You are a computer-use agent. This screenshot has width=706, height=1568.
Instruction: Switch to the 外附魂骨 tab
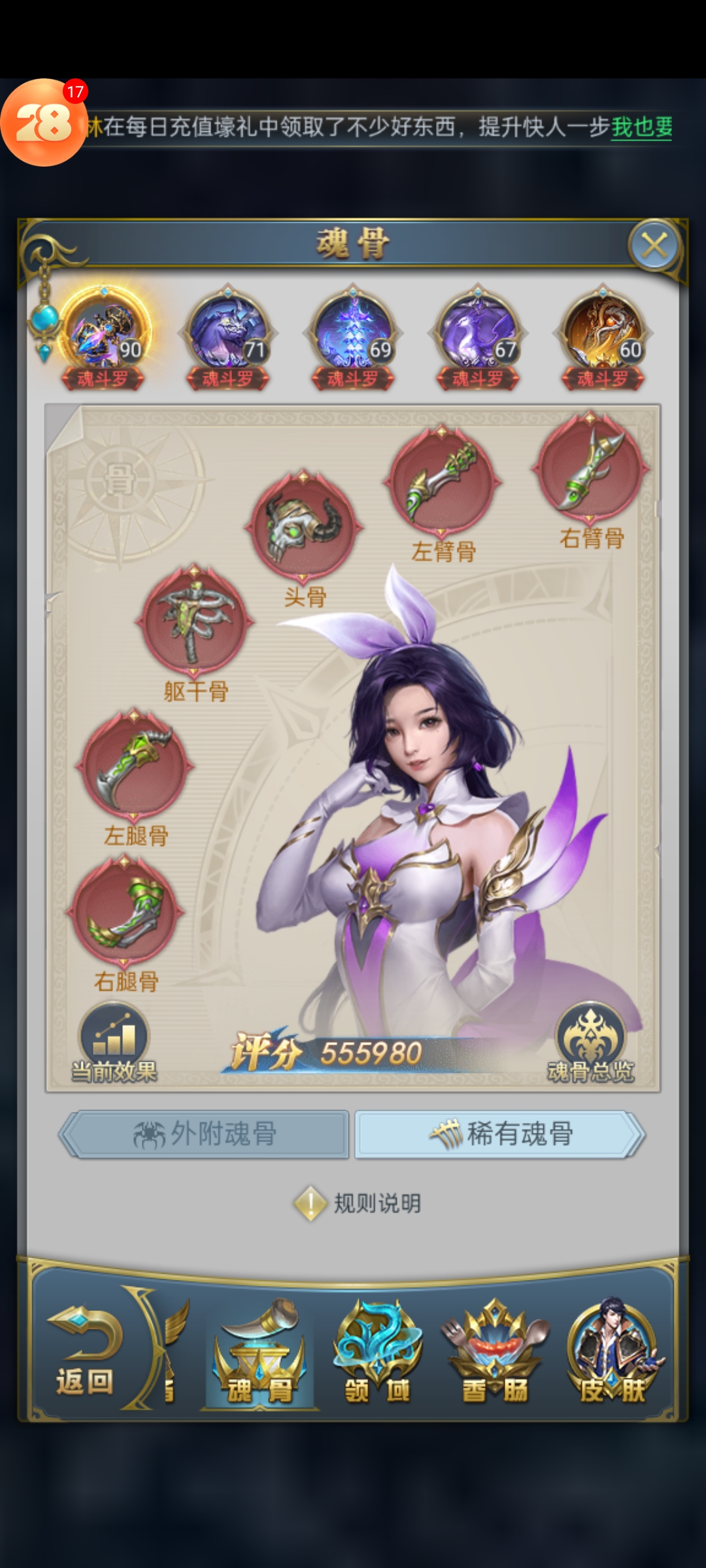click(x=205, y=1134)
